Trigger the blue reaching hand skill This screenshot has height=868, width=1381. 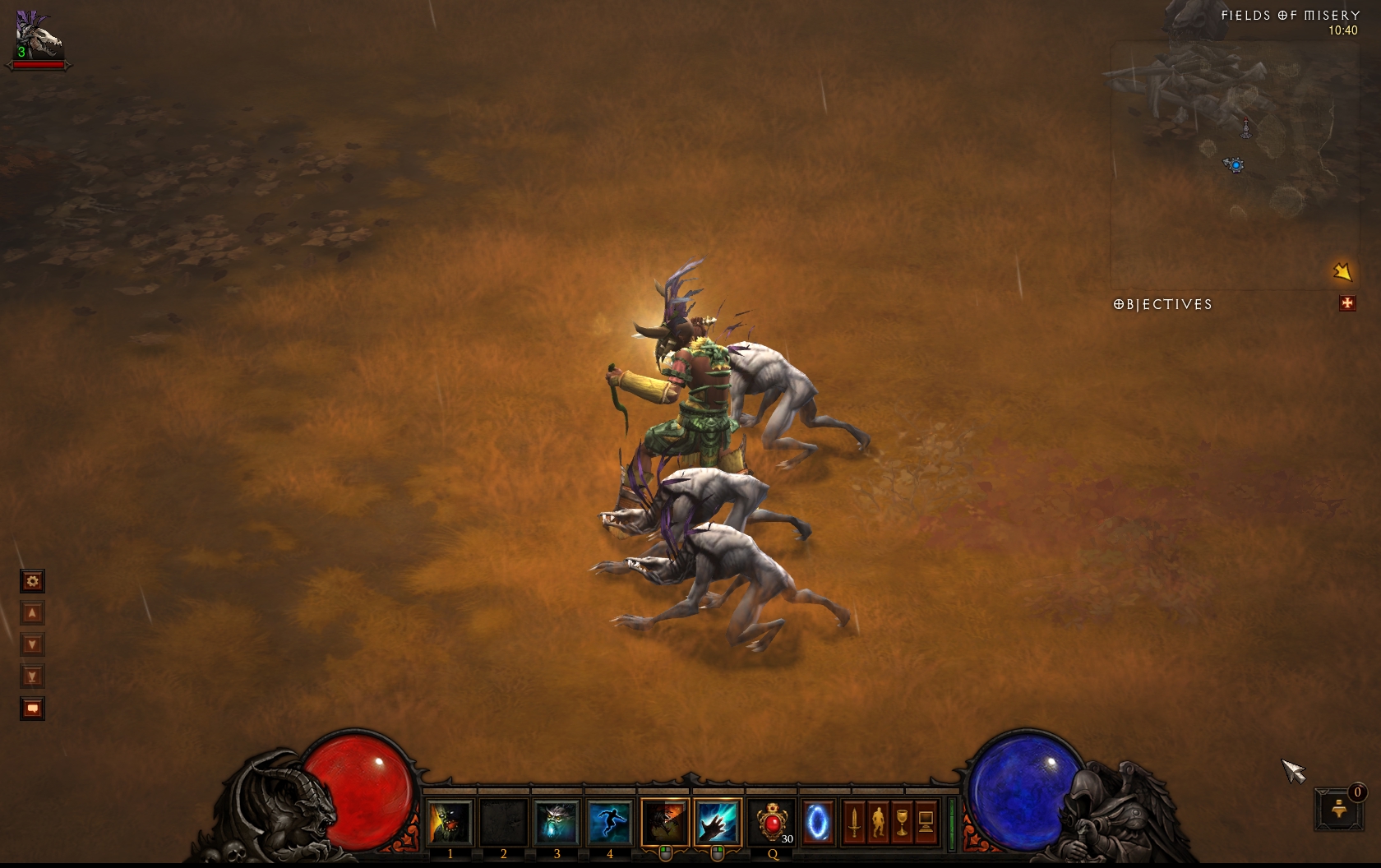(x=717, y=822)
